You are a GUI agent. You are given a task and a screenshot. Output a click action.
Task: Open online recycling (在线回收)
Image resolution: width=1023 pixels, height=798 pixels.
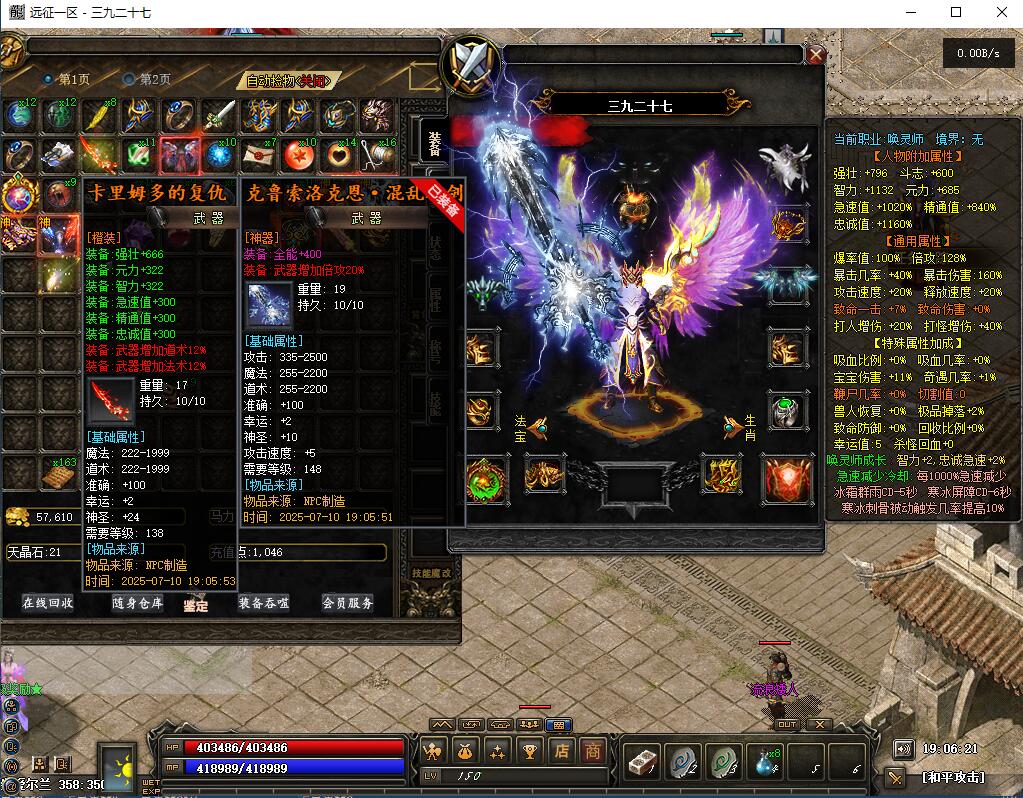[47, 603]
